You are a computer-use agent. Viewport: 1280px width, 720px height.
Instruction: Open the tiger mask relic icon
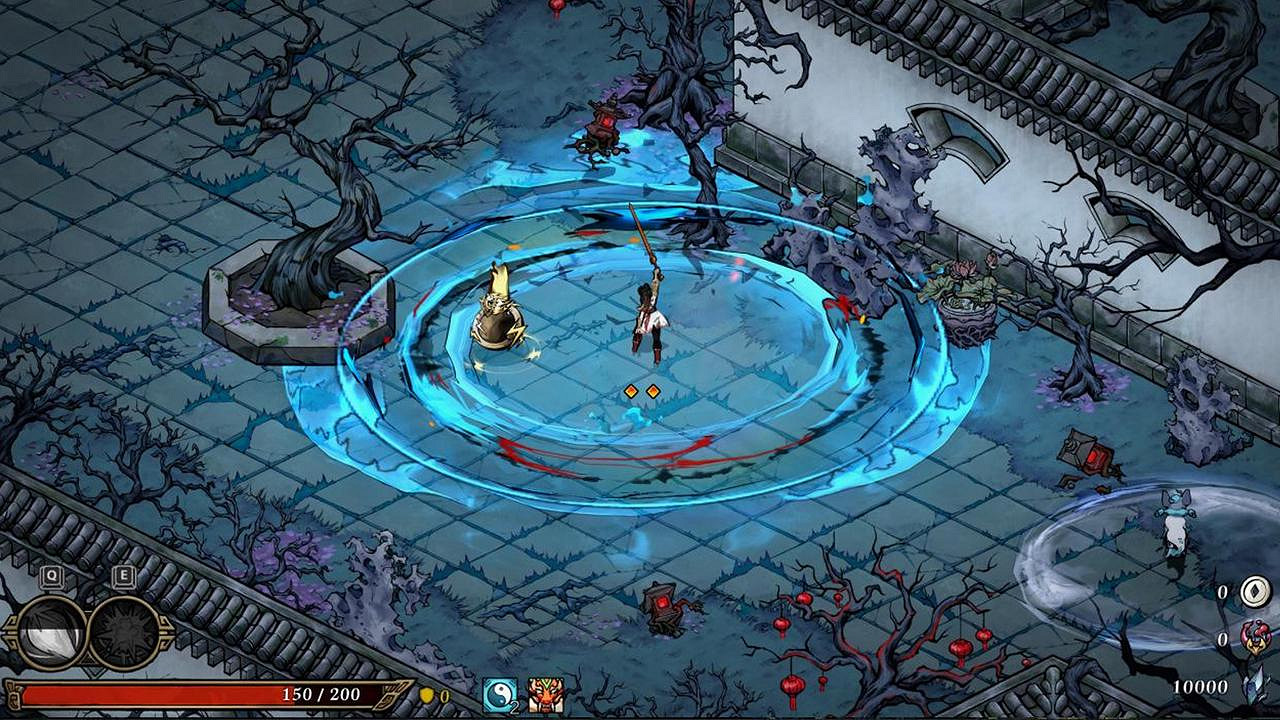click(x=546, y=694)
